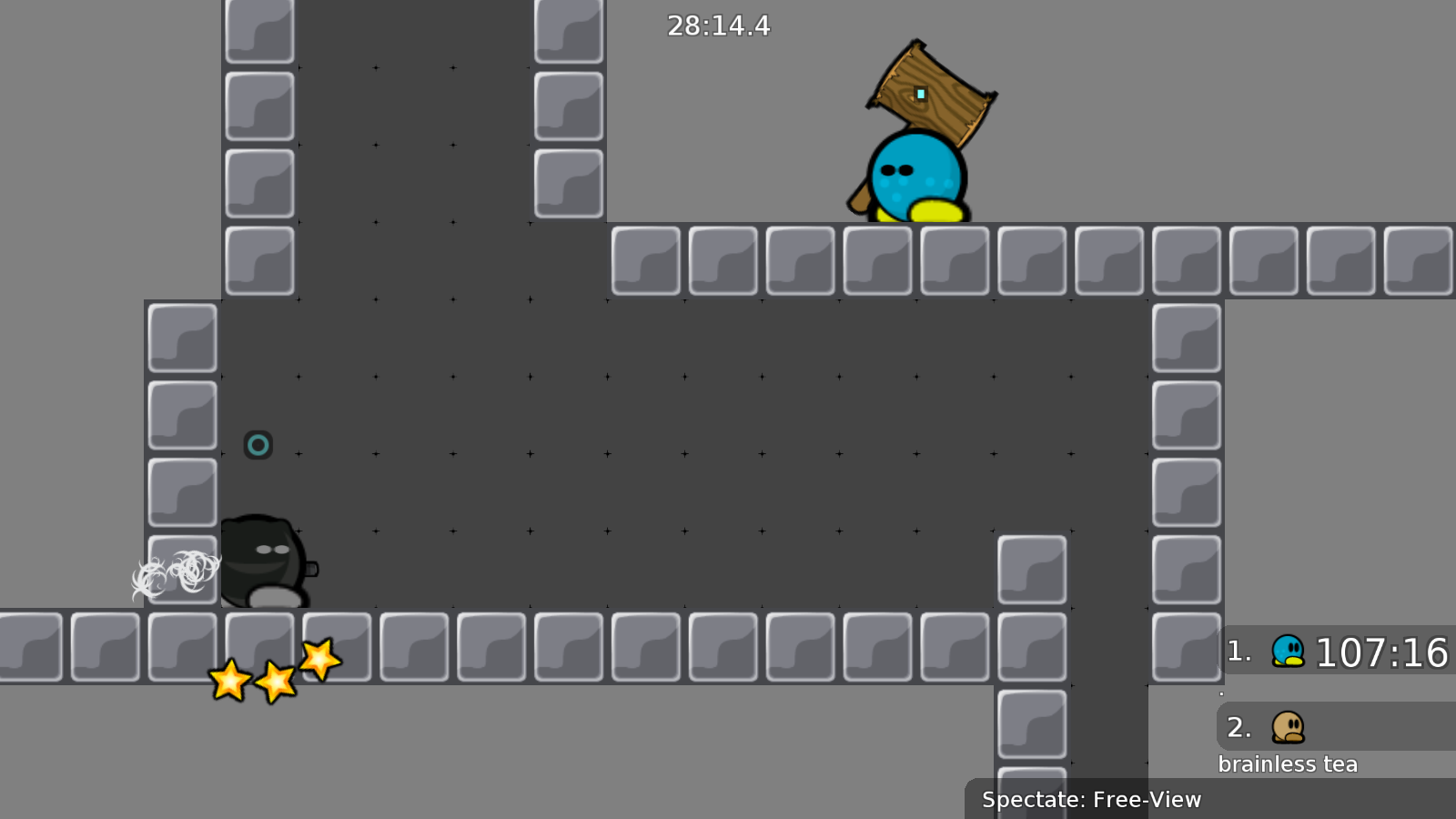Expand the brainless tea player entry
This screenshot has width=1456, height=819.
(x=1288, y=763)
